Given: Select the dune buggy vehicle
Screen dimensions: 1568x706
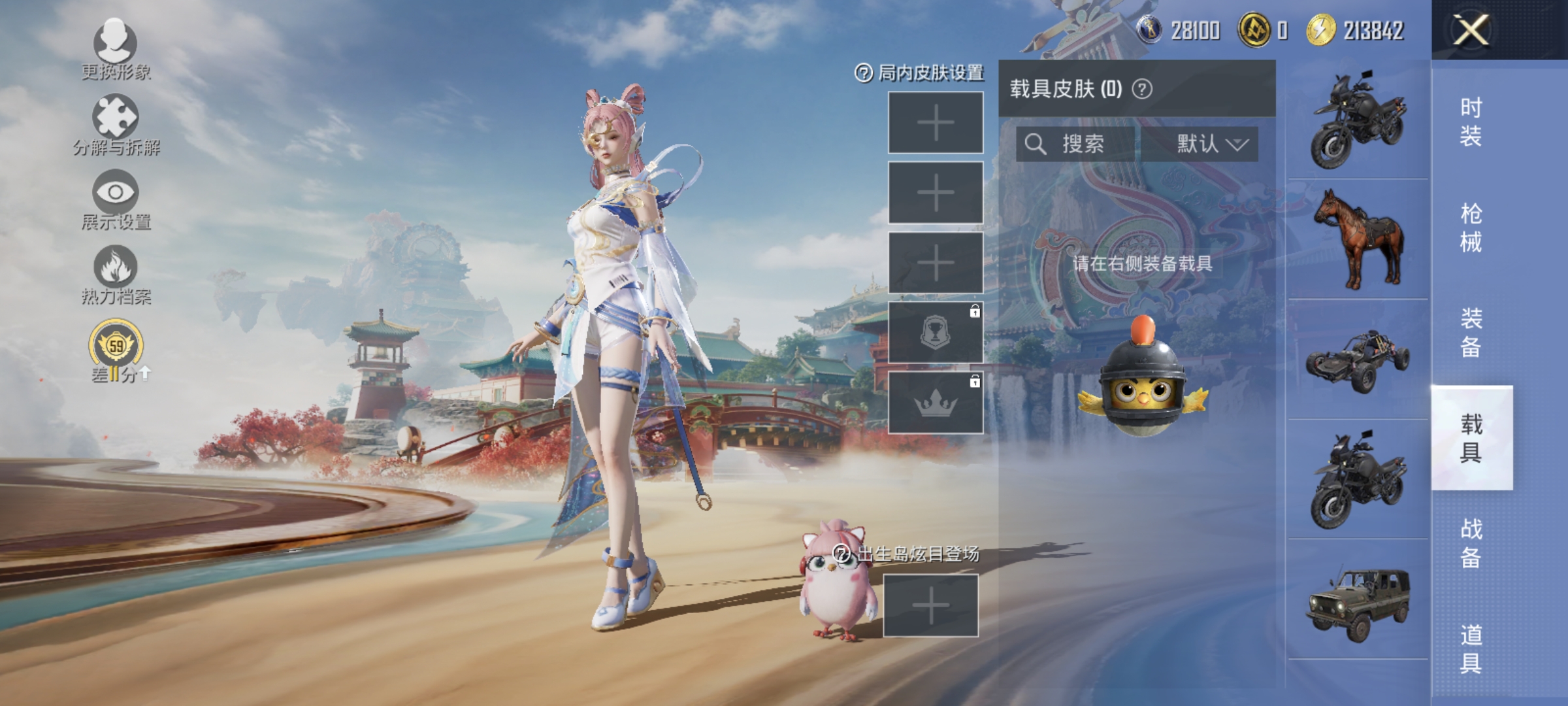Looking at the screenshot, I should (x=1358, y=360).
